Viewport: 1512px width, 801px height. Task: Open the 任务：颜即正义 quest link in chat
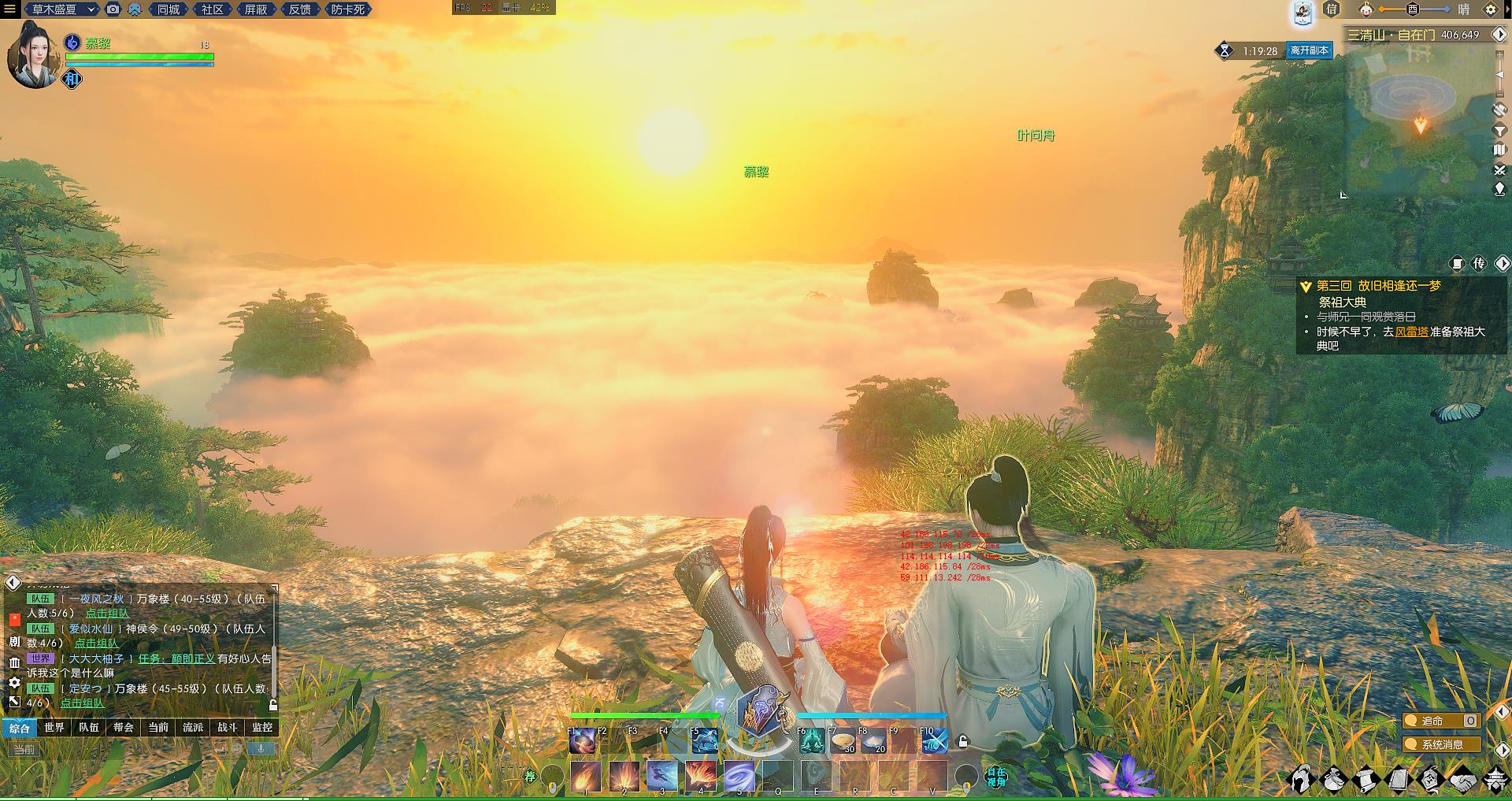[176, 658]
